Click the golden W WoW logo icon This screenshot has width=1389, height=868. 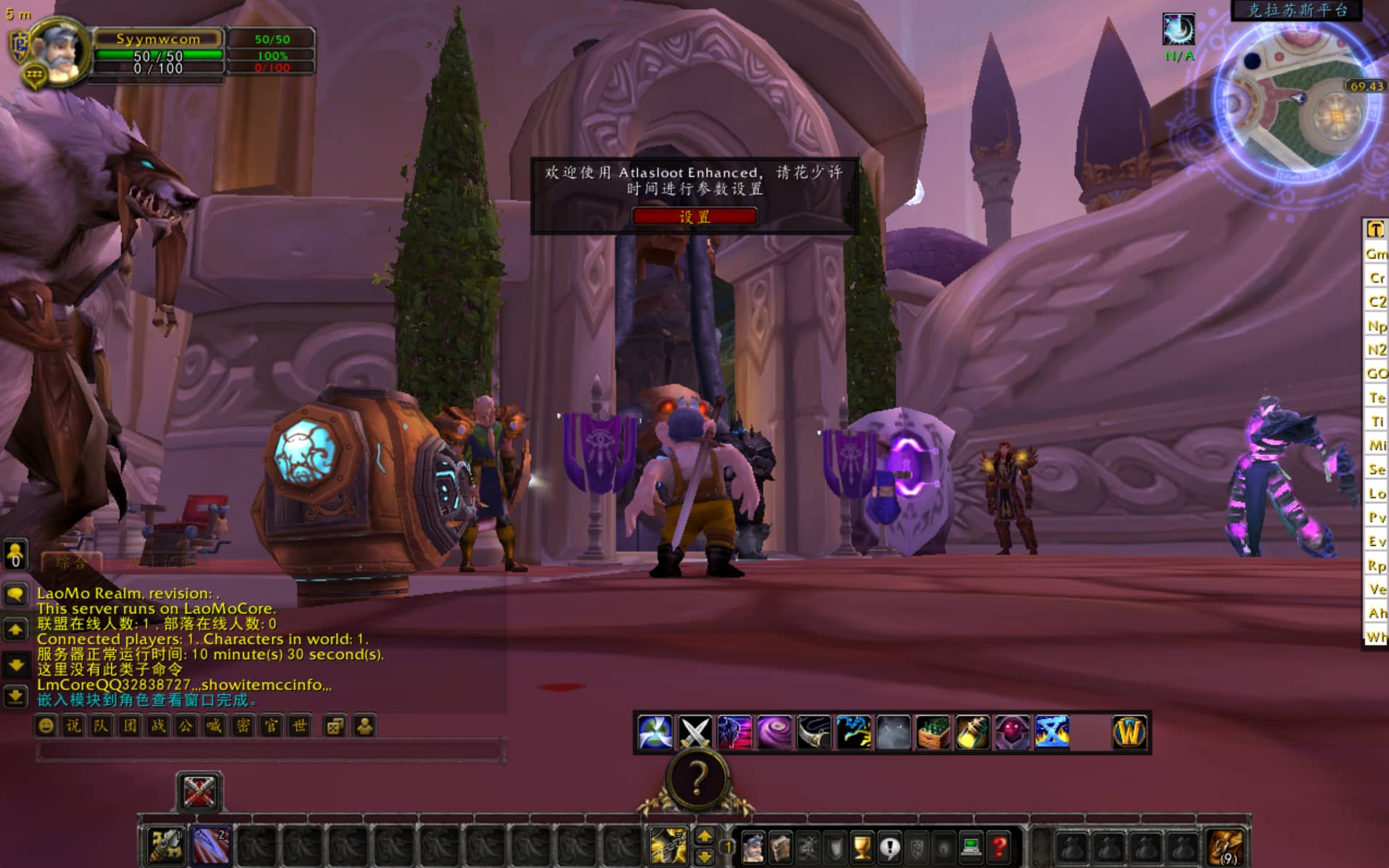pyautogui.click(x=1128, y=732)
